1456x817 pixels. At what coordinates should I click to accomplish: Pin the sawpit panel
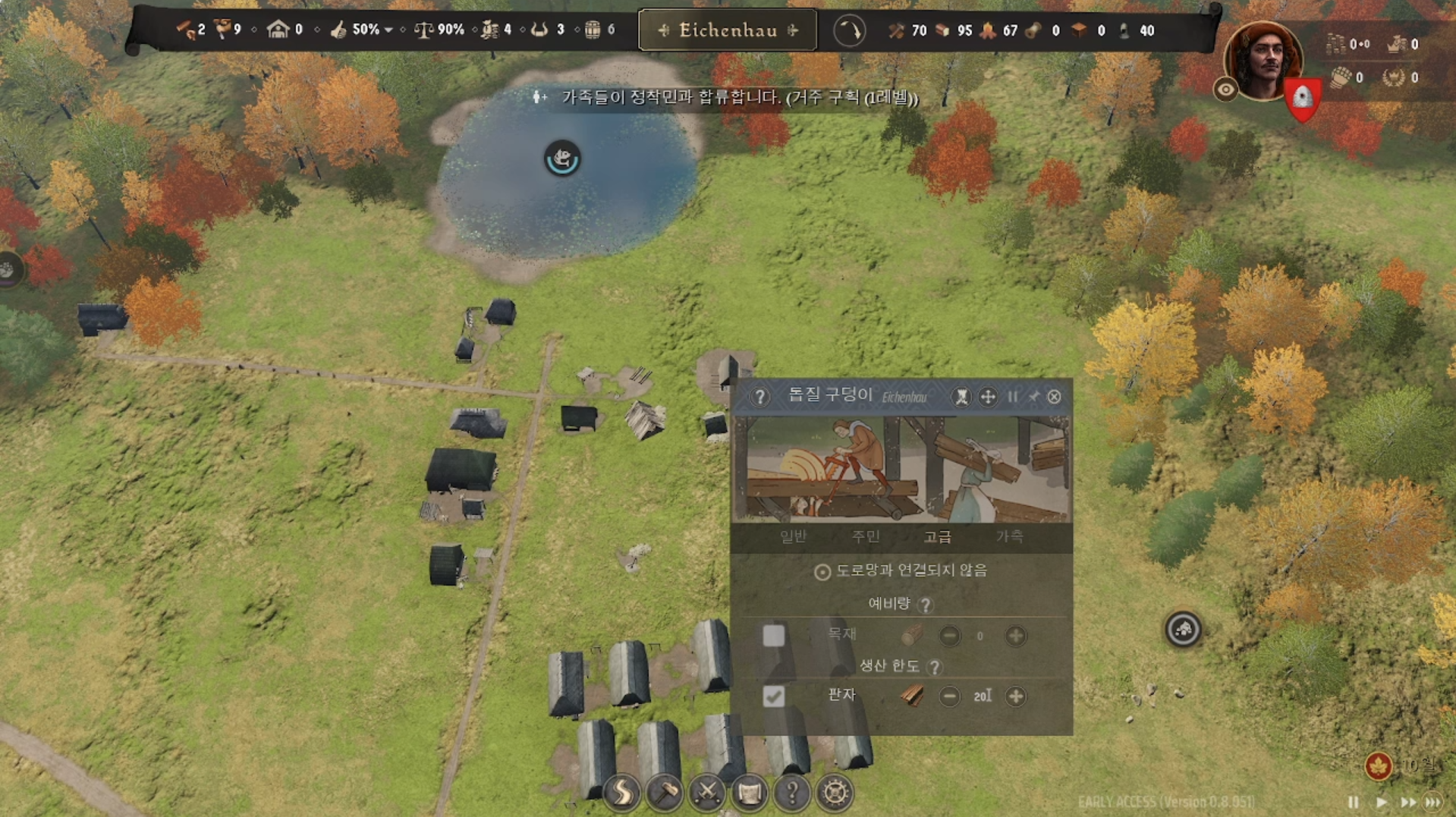click(x=1033, y=397)
